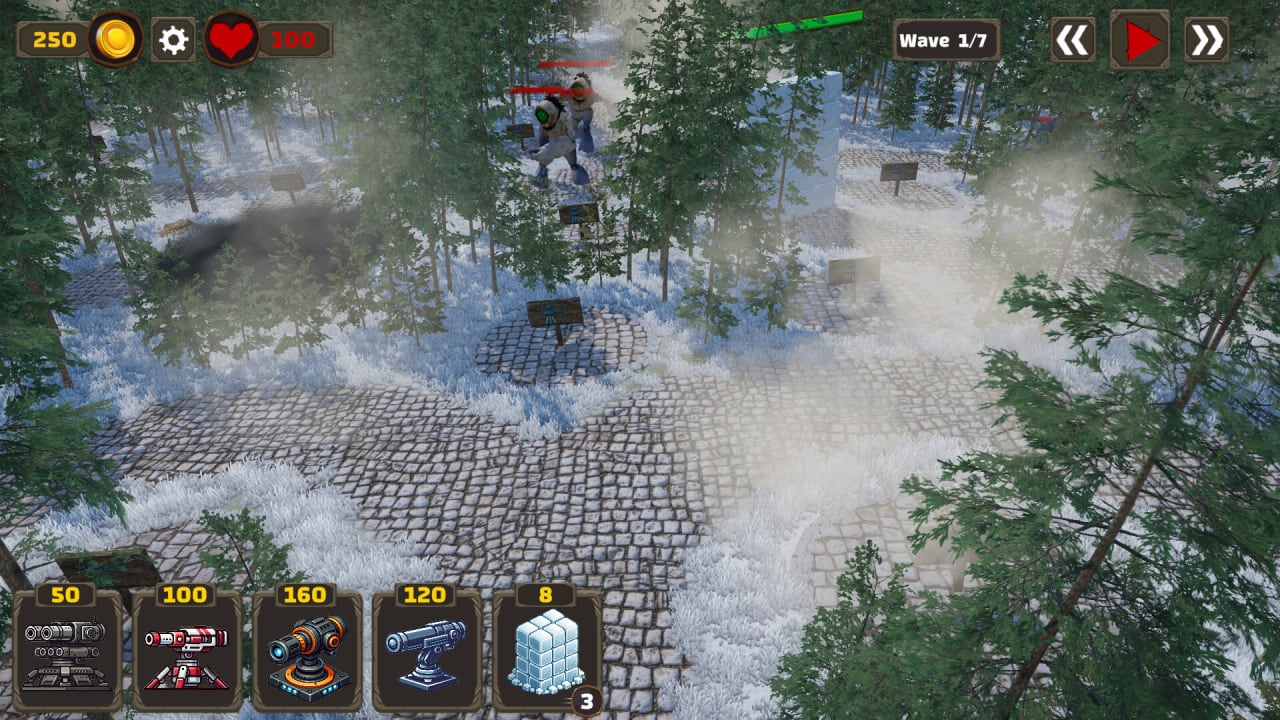Pick the 160-cost orange cannon turret
This screenshot has width=1280, height=720.
[307, 650]
